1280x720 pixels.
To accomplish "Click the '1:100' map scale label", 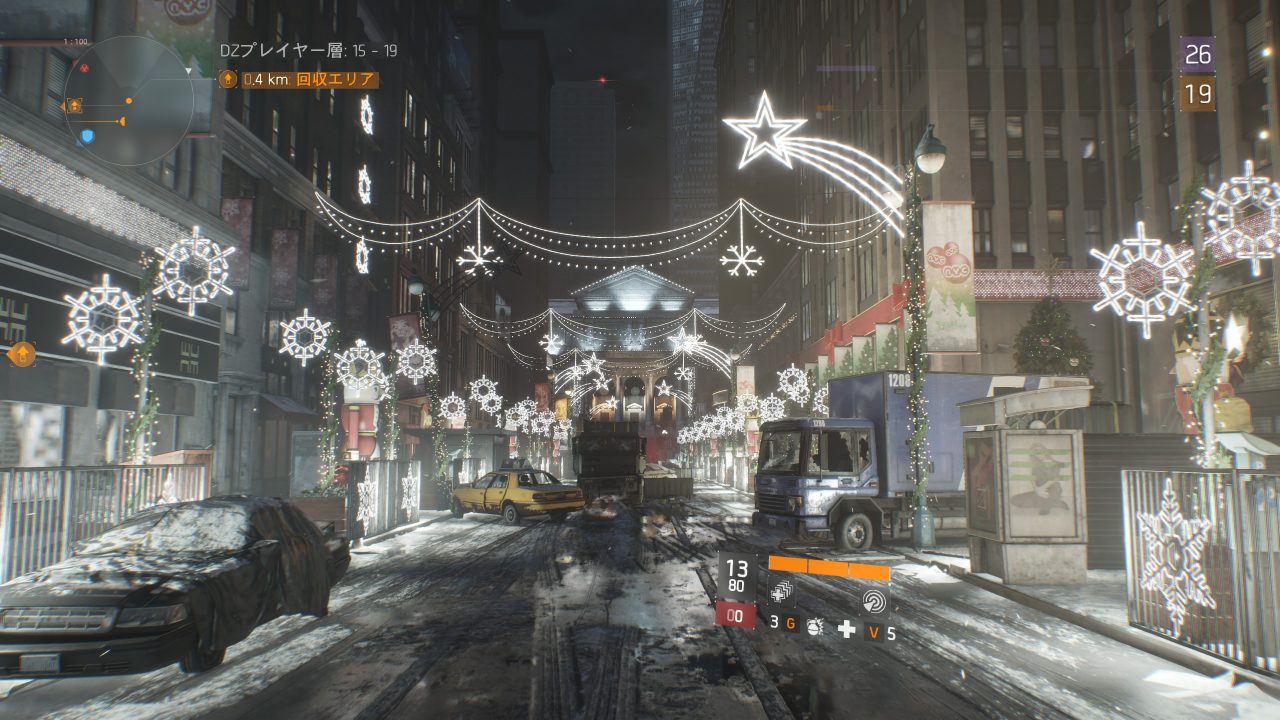I will click(75, 40).
